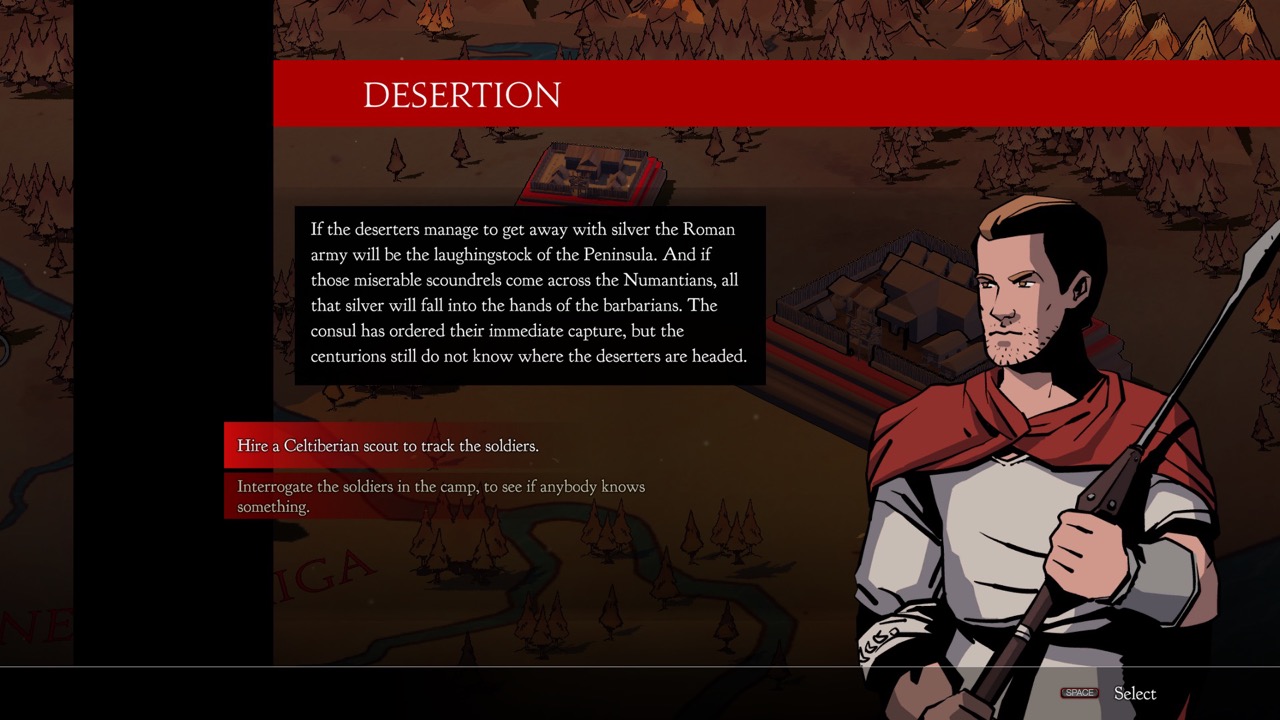This screenshot has height=720, width=1280.
Task: Select the interrogate the soldiers option
Action: [440, 496]
